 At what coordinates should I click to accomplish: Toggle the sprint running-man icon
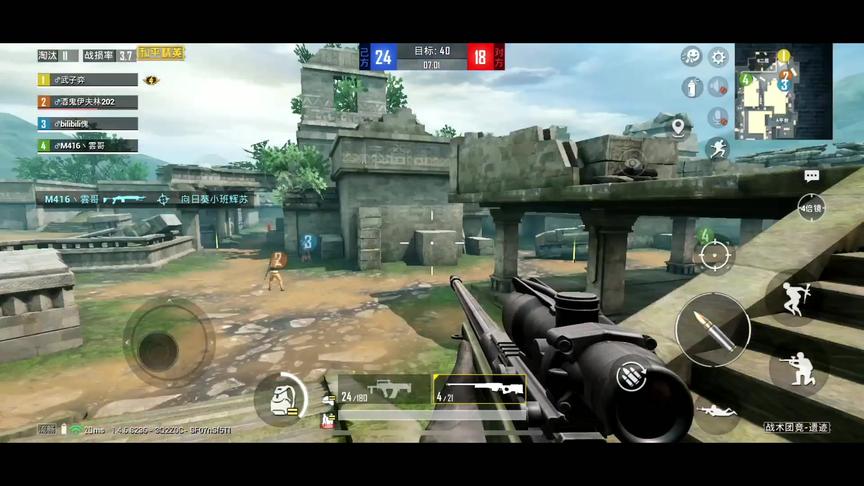(717, 149)
